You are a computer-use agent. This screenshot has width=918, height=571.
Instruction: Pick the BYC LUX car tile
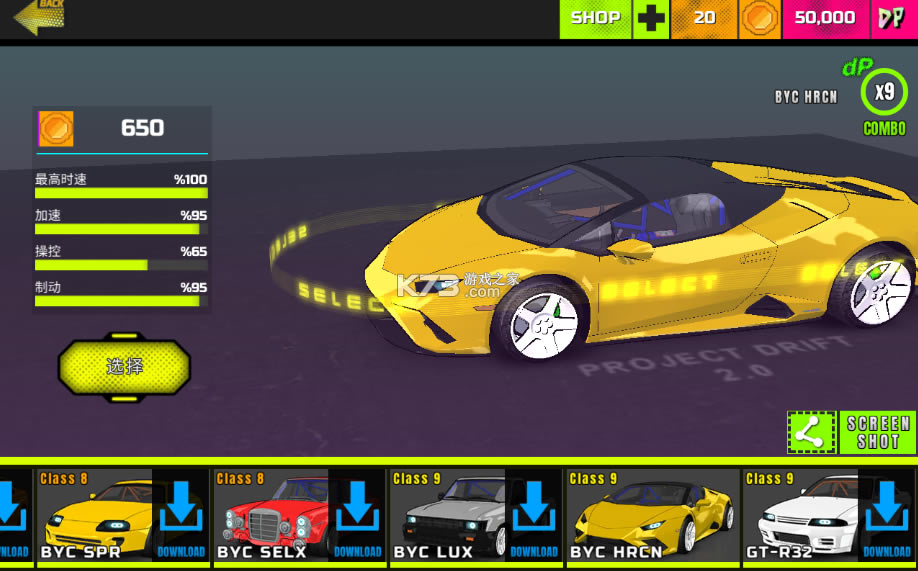(x=447, y=515)
